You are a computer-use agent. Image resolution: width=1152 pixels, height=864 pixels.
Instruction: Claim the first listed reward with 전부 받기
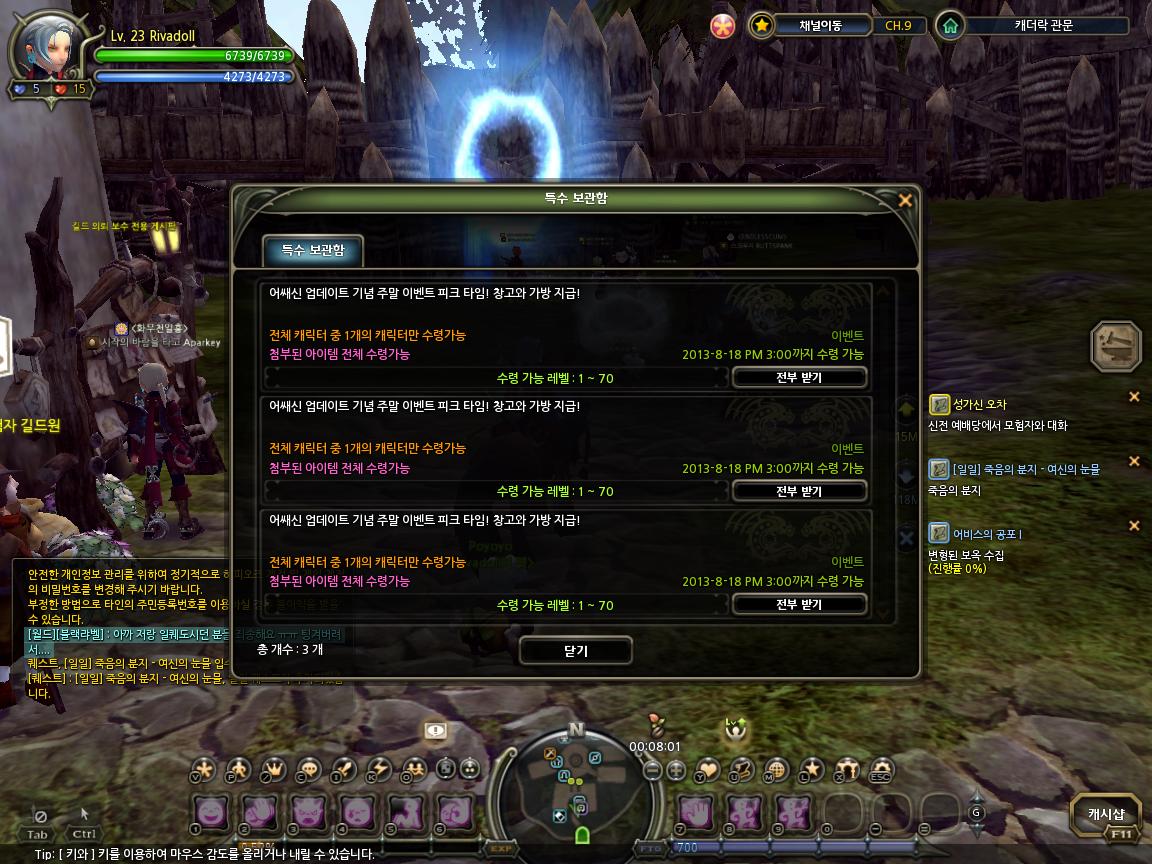798,377
